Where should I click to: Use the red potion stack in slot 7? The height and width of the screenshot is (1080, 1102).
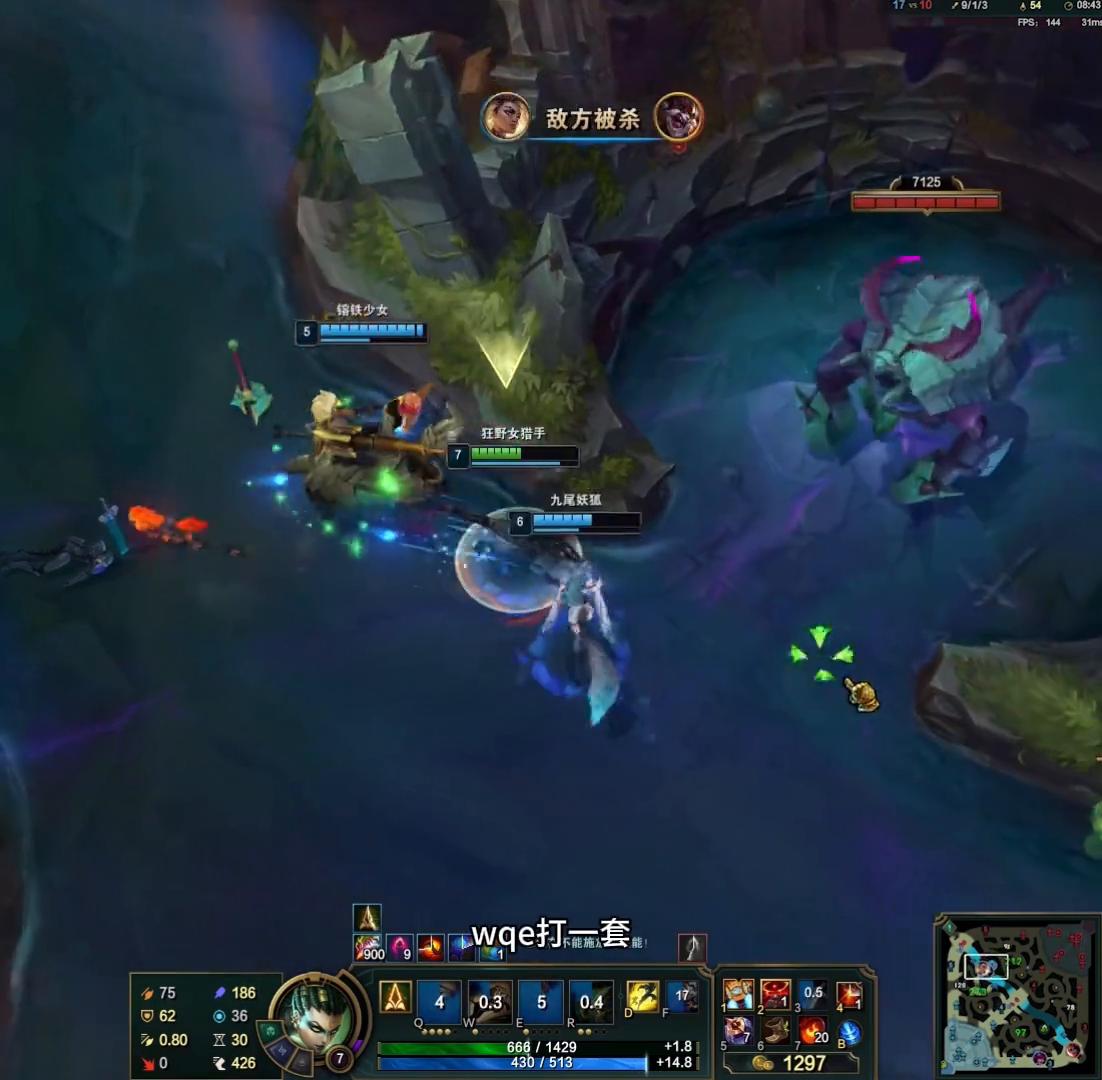click(x=813, y=1030)
